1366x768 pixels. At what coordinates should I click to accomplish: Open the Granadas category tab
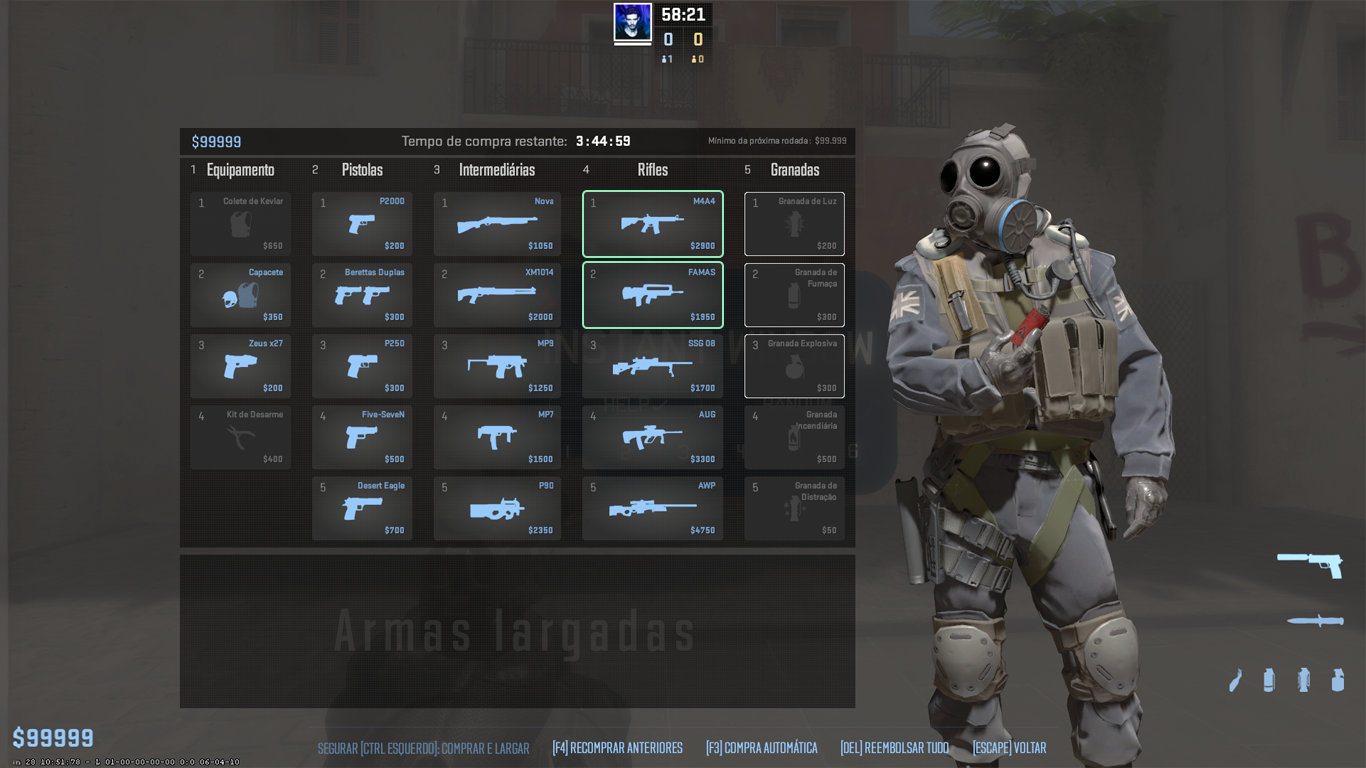[x=794, y=170]
